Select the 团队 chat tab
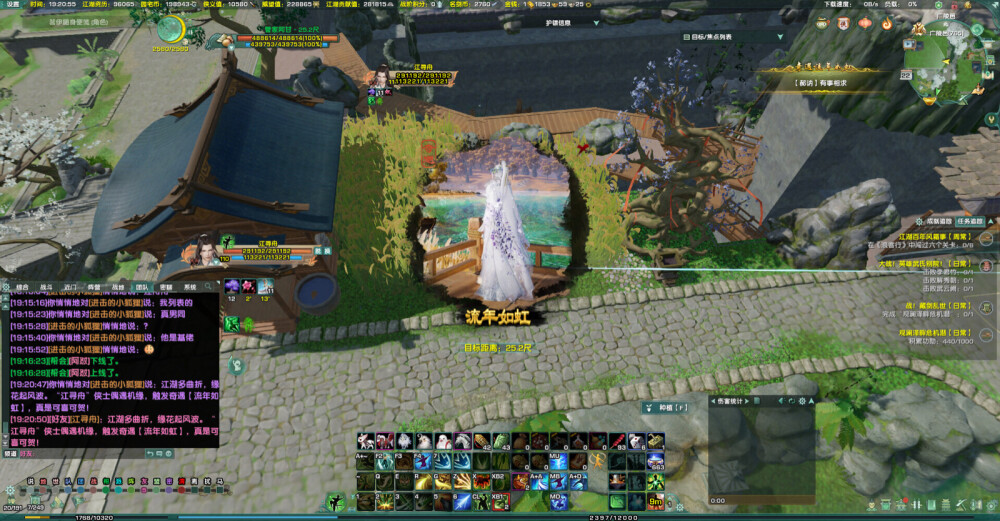Image resolution: width=1000 pixels, height=521 pixels. (x=141, y=286)
